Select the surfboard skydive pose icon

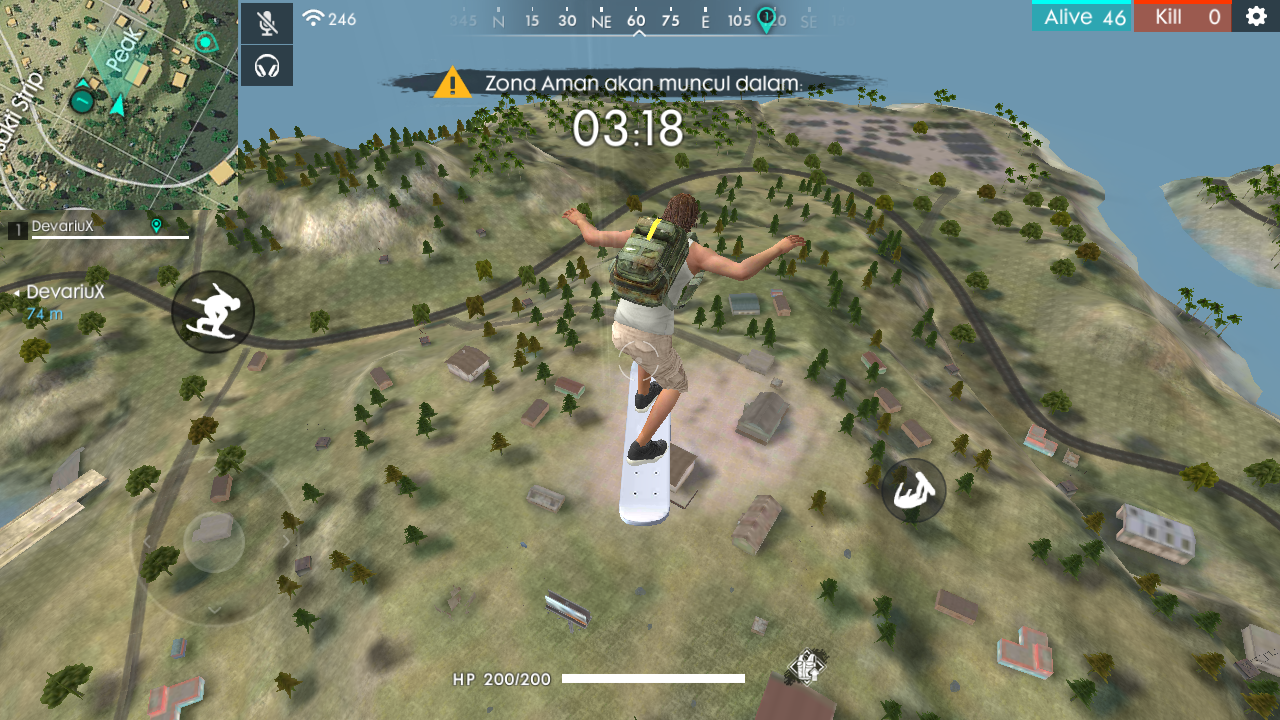213,312
